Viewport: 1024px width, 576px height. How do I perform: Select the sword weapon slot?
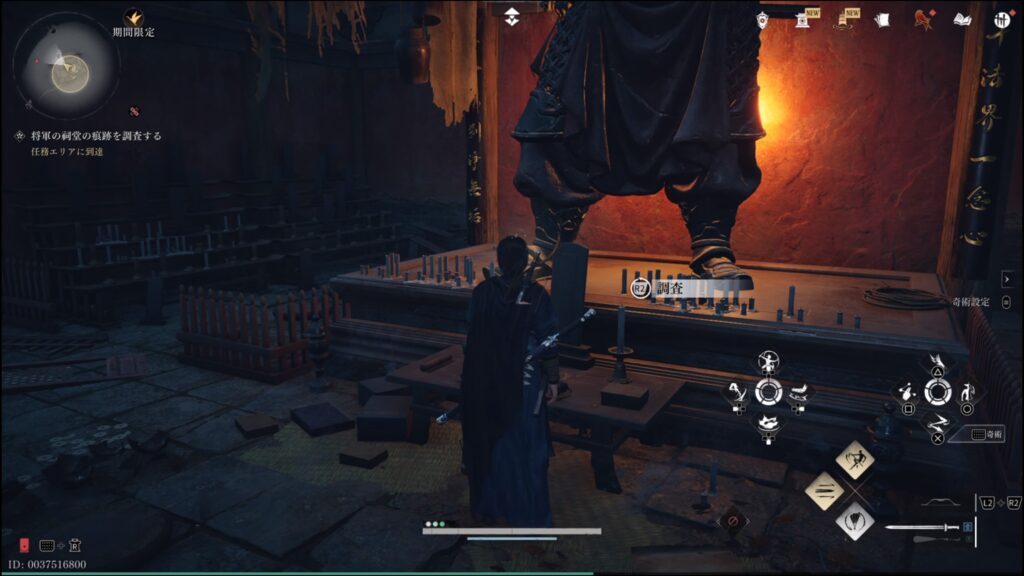click(x=921, y=528)
